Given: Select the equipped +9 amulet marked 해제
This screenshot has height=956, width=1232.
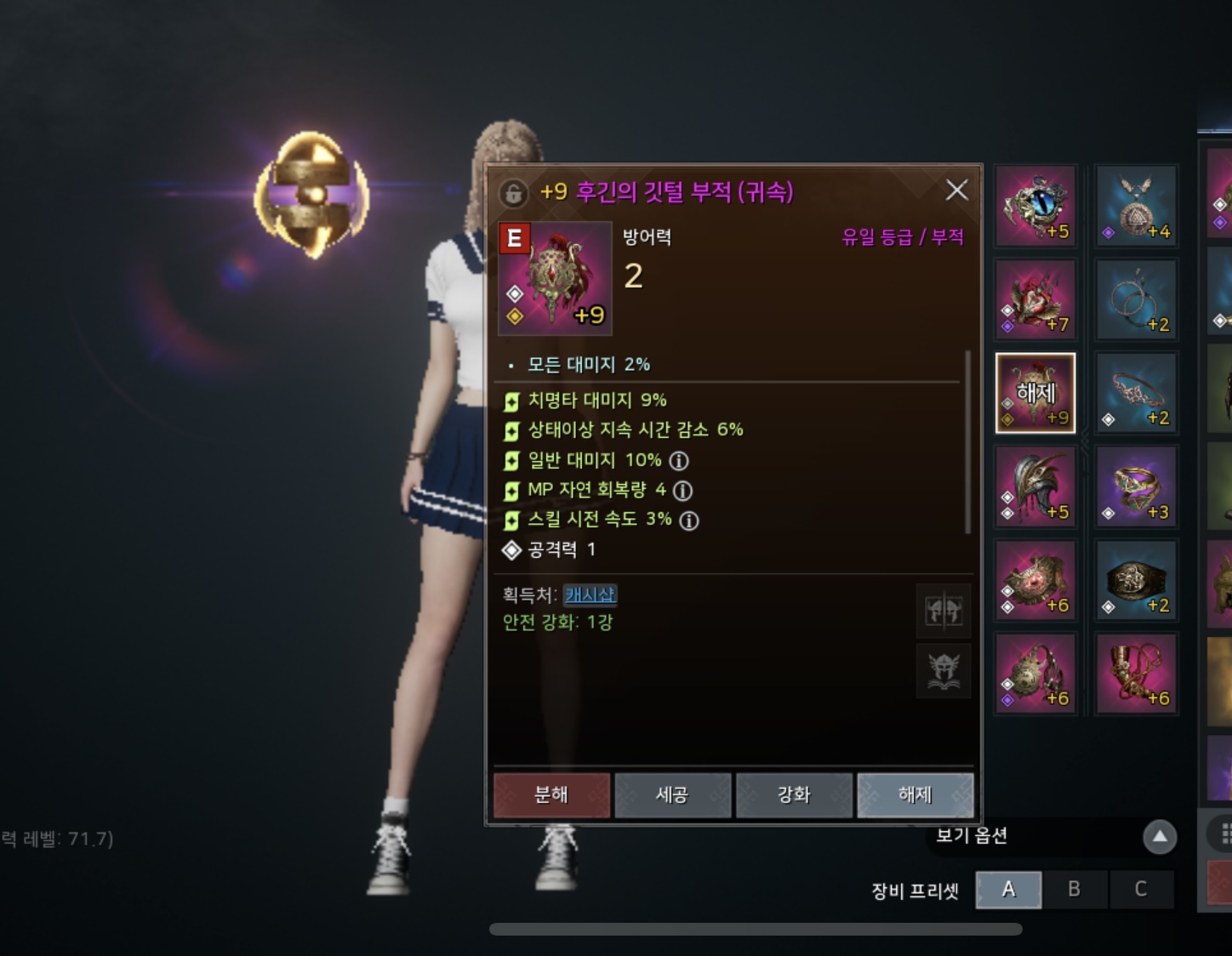Looking at the screenshot, I should click(1035, 393).
